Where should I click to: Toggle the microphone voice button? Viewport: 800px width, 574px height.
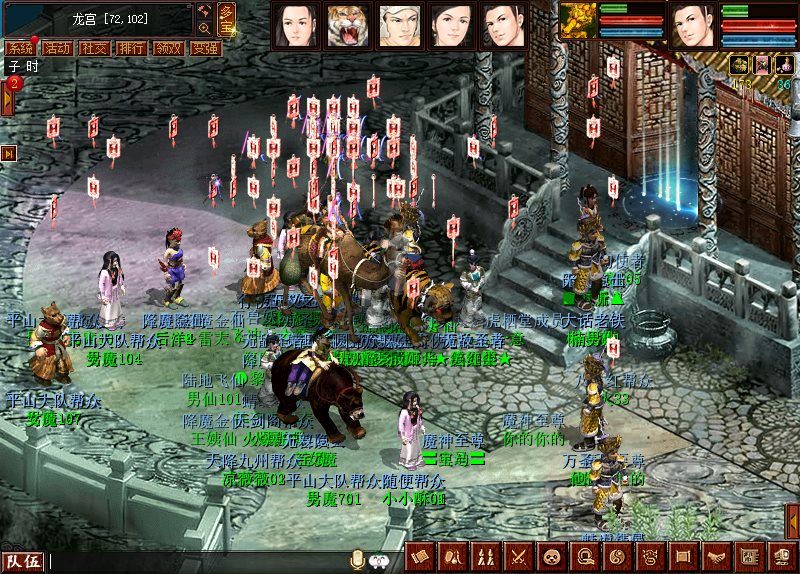(357, 560)
